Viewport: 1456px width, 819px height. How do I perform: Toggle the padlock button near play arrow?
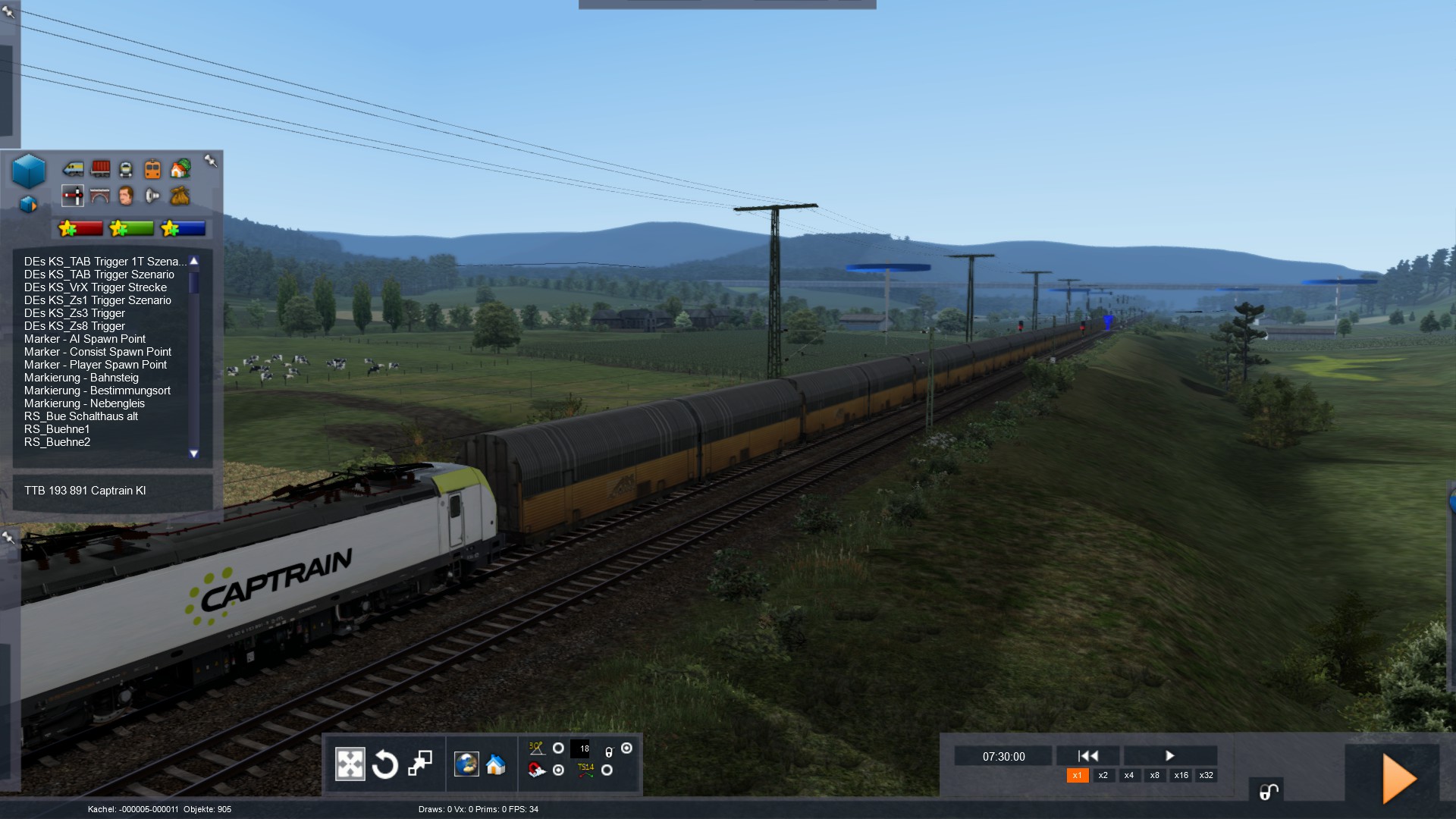click(1267, 792)
